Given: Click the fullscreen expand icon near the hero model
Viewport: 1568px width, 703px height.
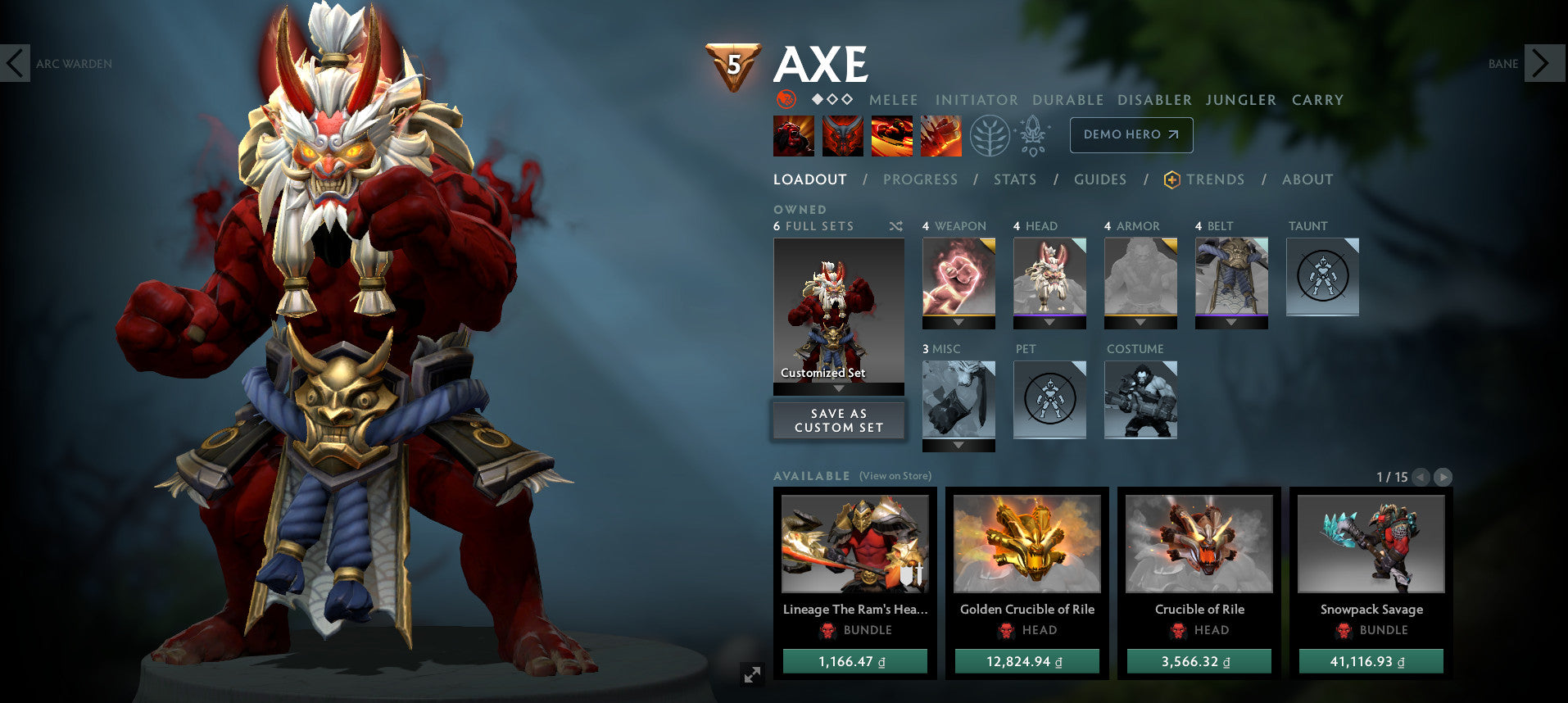Looking at the screenshot, I should click(x=753, y=675).
